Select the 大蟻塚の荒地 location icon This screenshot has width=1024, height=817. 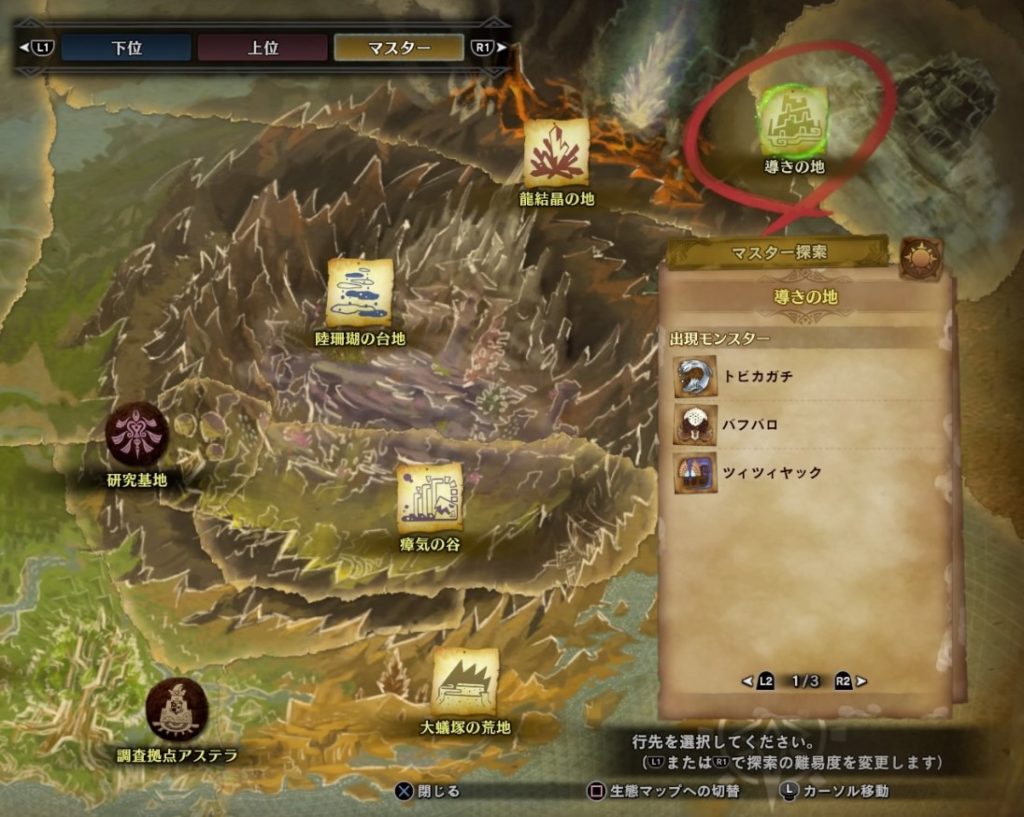click(x=465, y=681)
